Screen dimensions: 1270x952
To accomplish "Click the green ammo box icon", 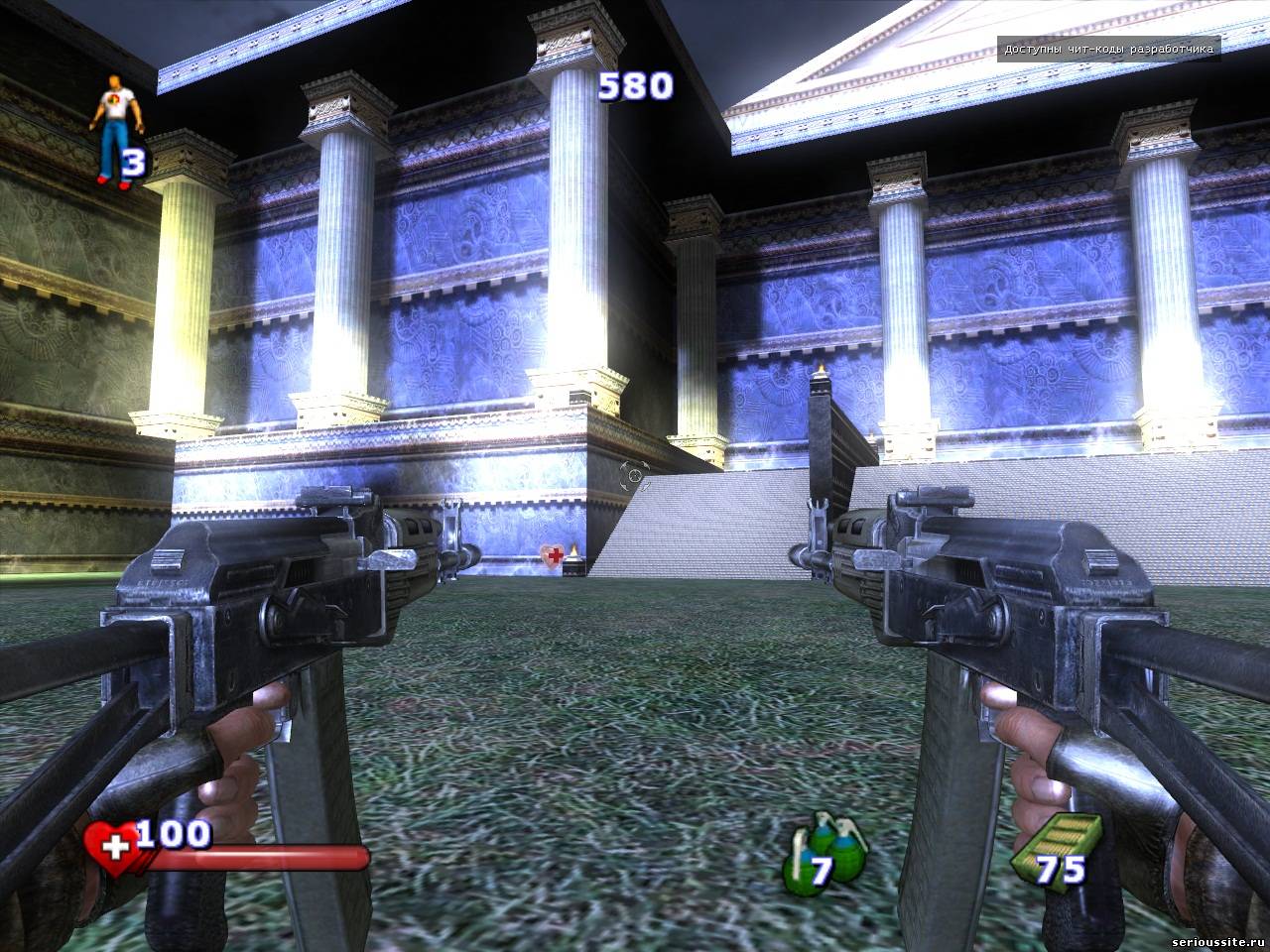I will point(1057,847).
